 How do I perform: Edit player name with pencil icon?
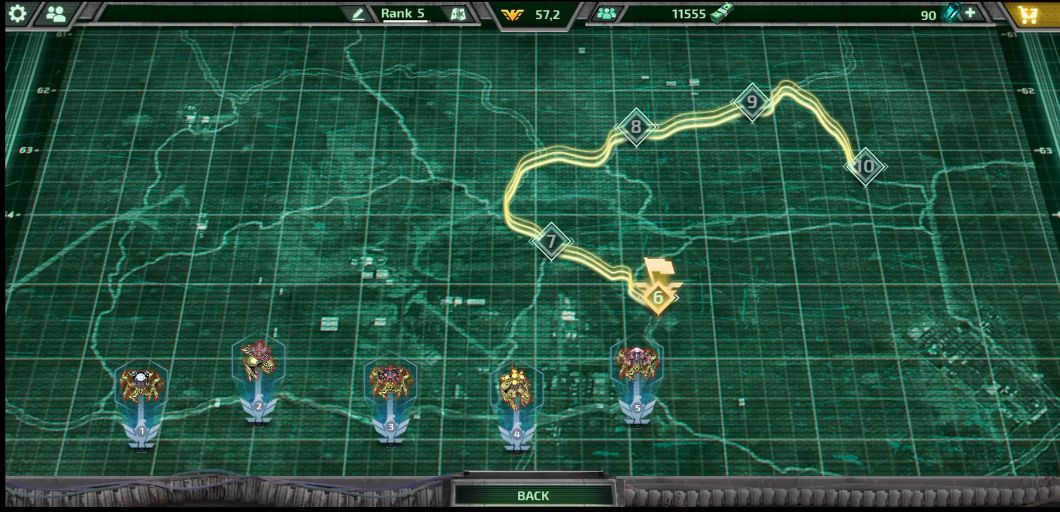(x=358, y=14)
